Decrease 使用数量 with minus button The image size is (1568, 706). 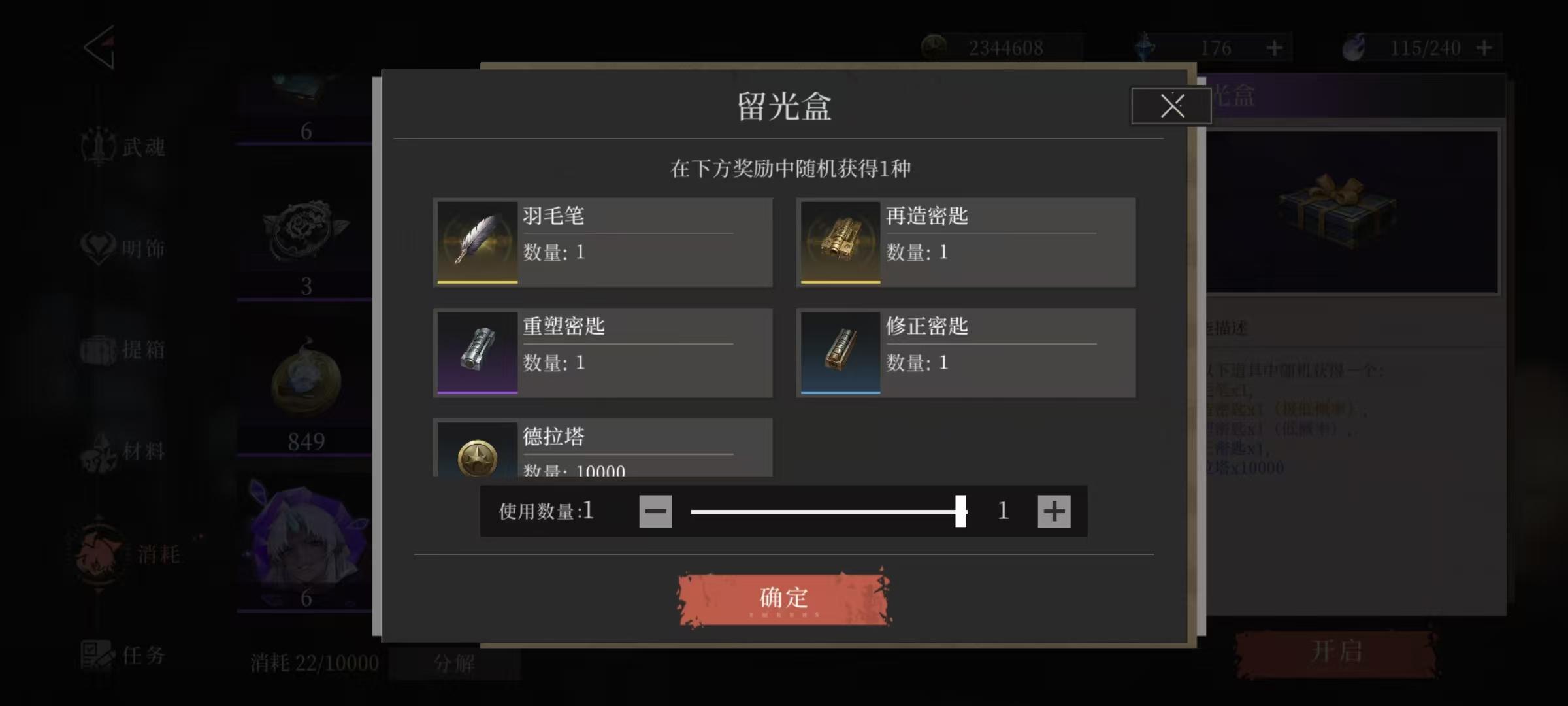click(x=655, y=512)
